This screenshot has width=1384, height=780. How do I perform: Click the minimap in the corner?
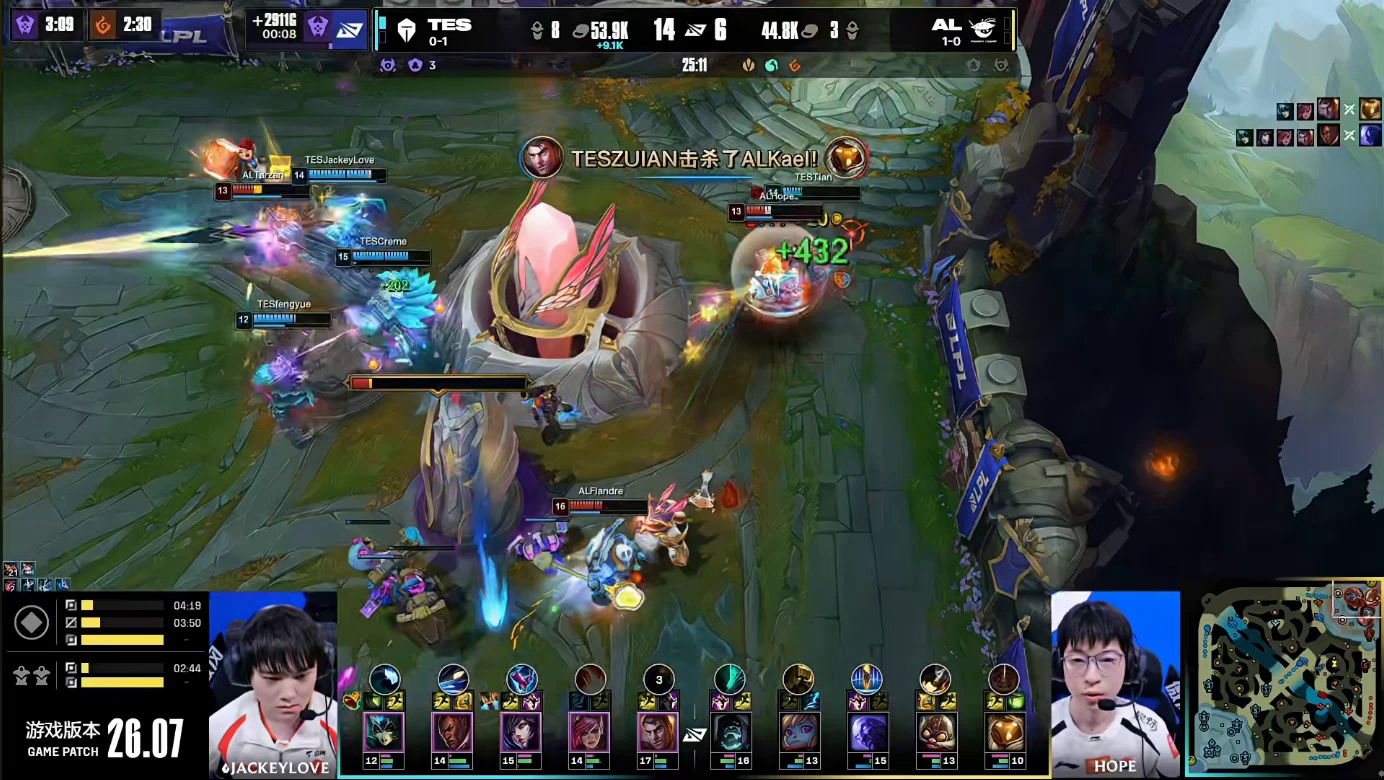tap(1284, 678)
